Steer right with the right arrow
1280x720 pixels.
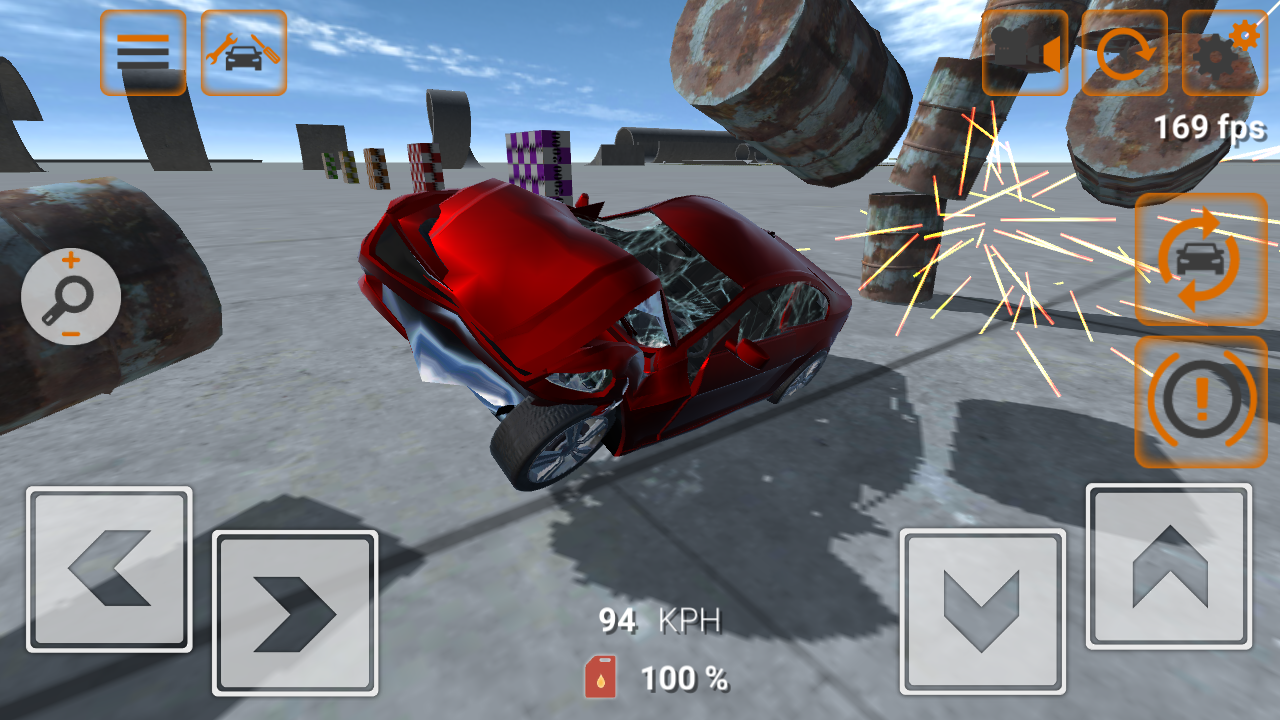295,612
